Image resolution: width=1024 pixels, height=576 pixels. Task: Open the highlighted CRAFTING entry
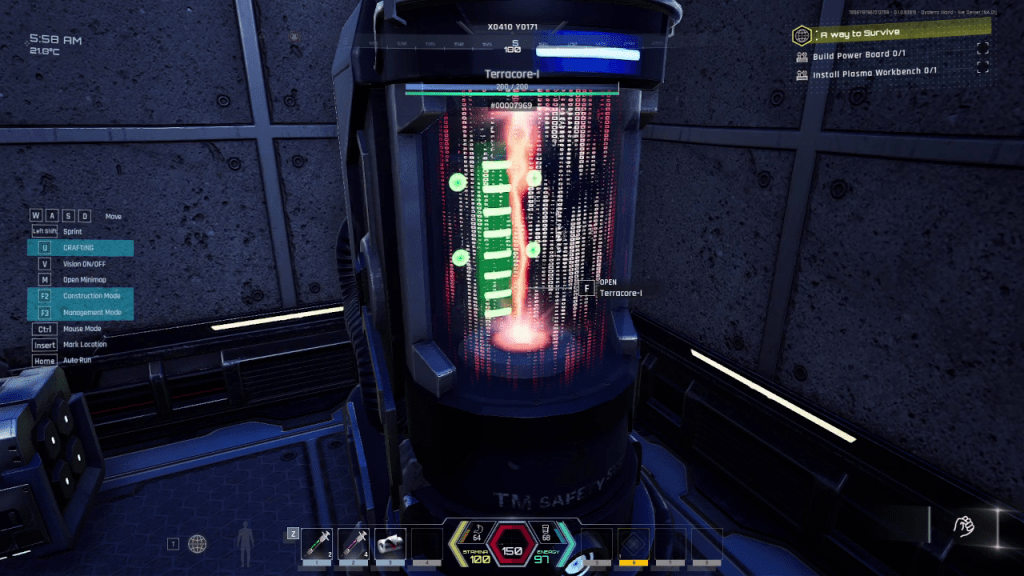click(x=79, y=248)
